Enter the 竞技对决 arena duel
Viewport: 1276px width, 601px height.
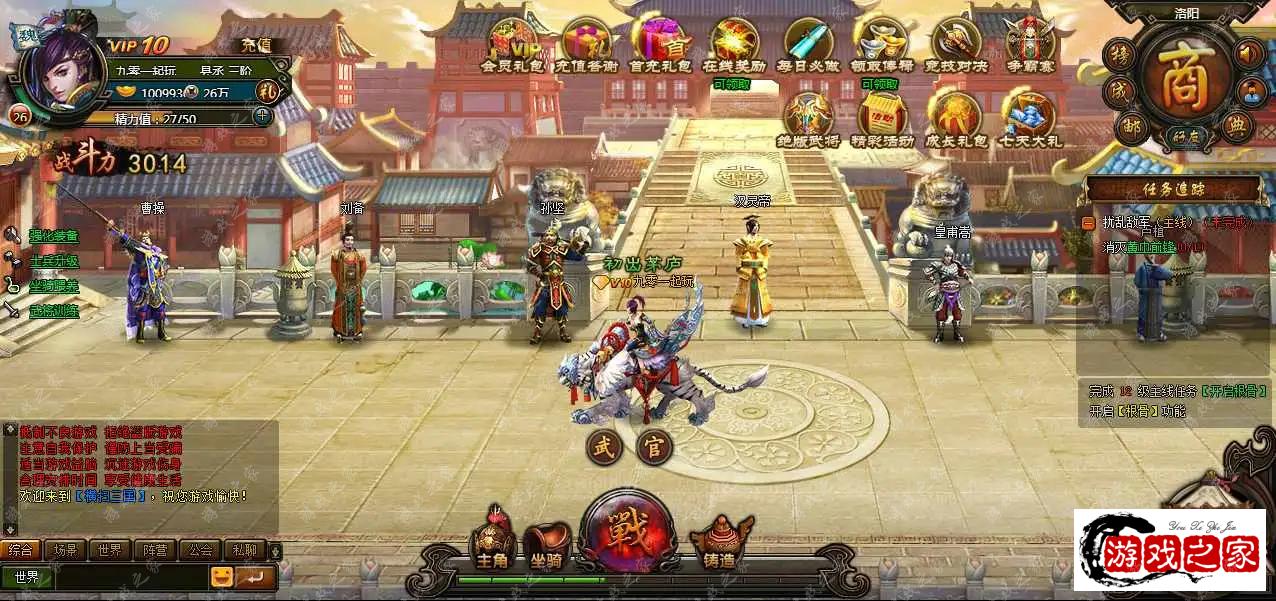pyautogui.click(x=956, y=43)
